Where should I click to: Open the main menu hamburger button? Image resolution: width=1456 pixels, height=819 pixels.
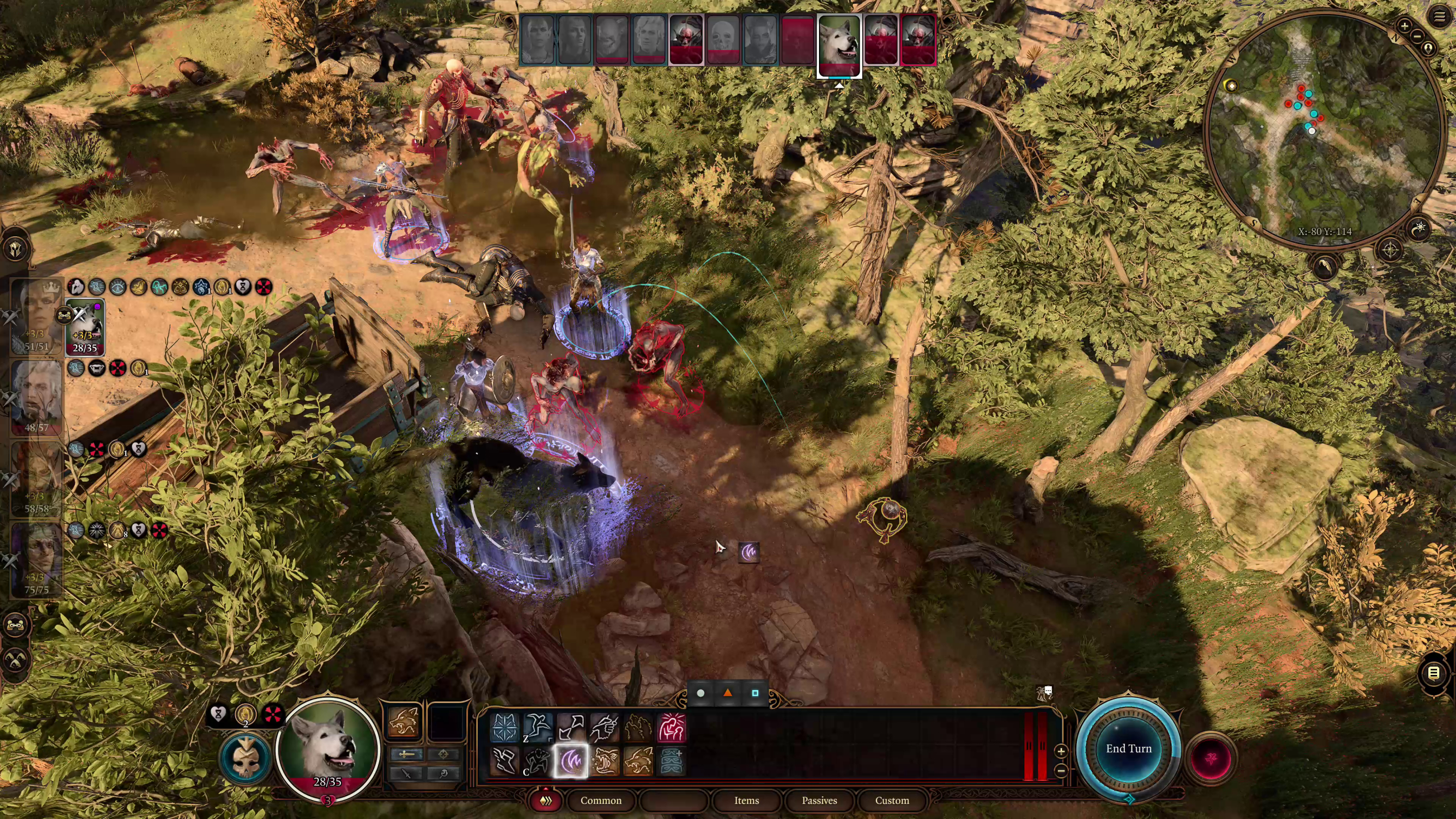click(x=1439, y=16)
